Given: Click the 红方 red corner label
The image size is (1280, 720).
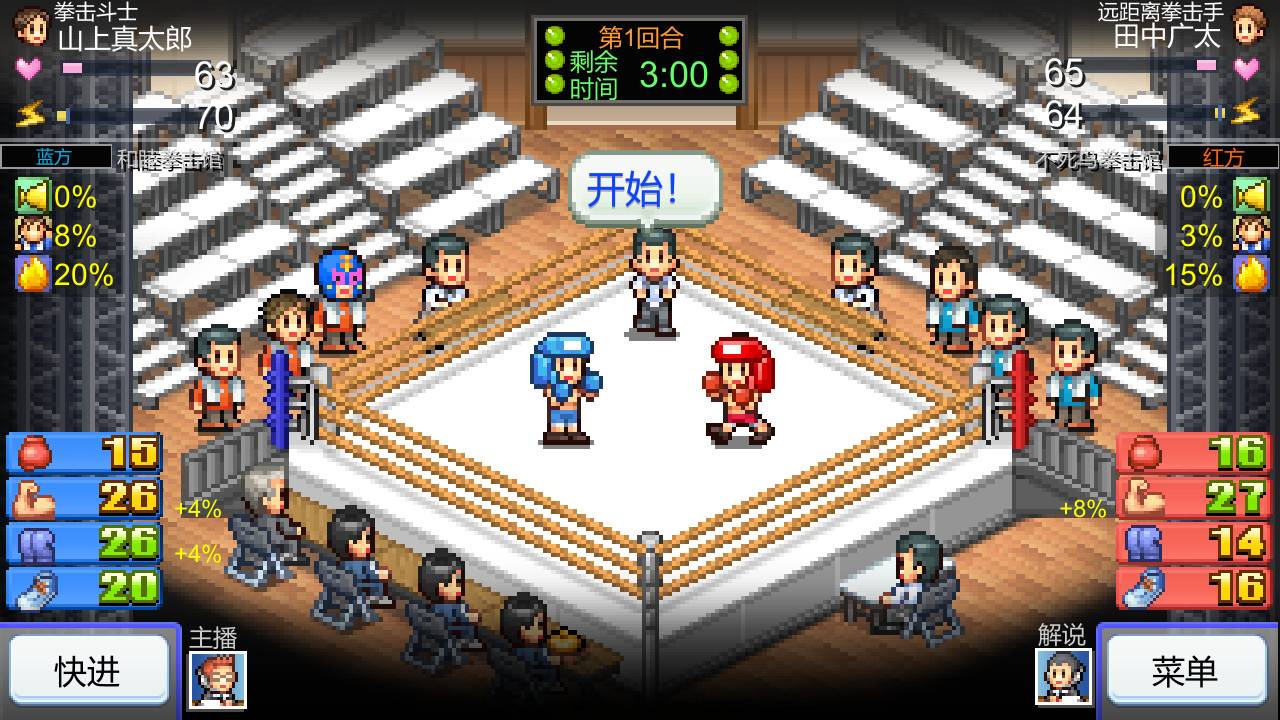Looking at the screenshot, I should (1222, 156).
